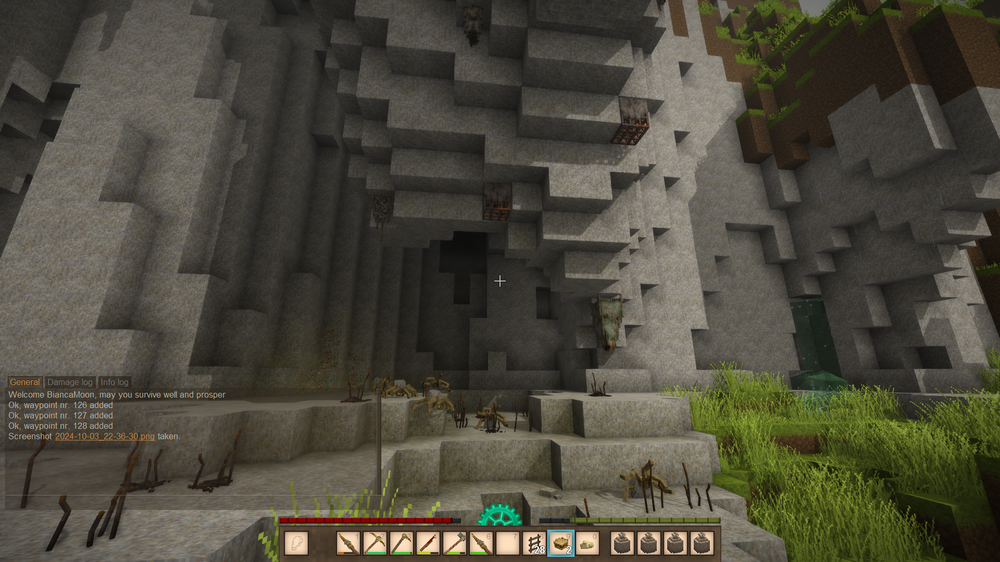Screen dimensions: 1000x562
Task: Equip the hammer in hotbar slot 5
Action: pos(455,543)
